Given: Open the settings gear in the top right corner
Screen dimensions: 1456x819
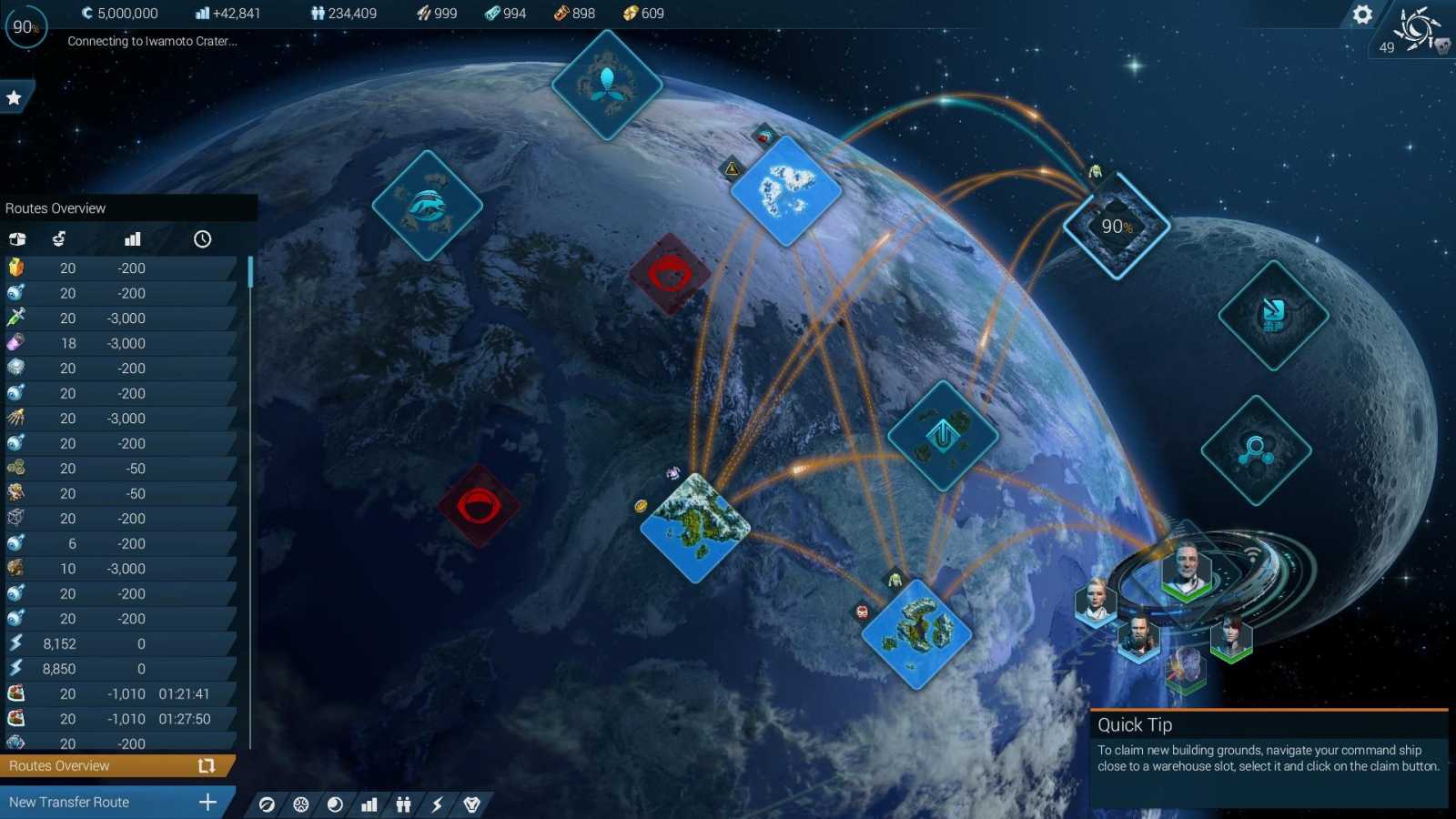Looking at the screenshot, I should [1361, 15].
